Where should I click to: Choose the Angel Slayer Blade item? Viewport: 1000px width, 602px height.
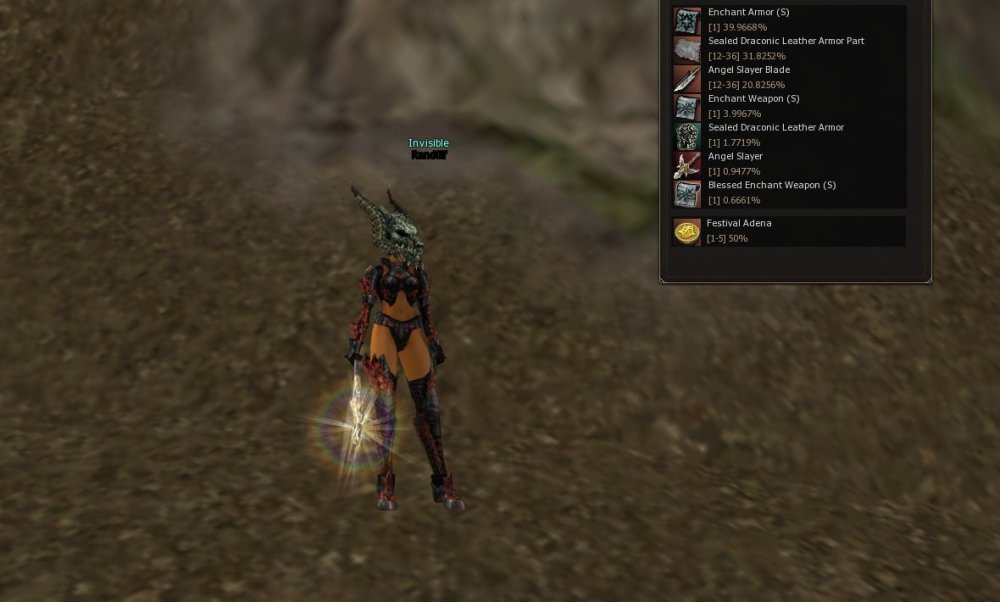[749, 70]
